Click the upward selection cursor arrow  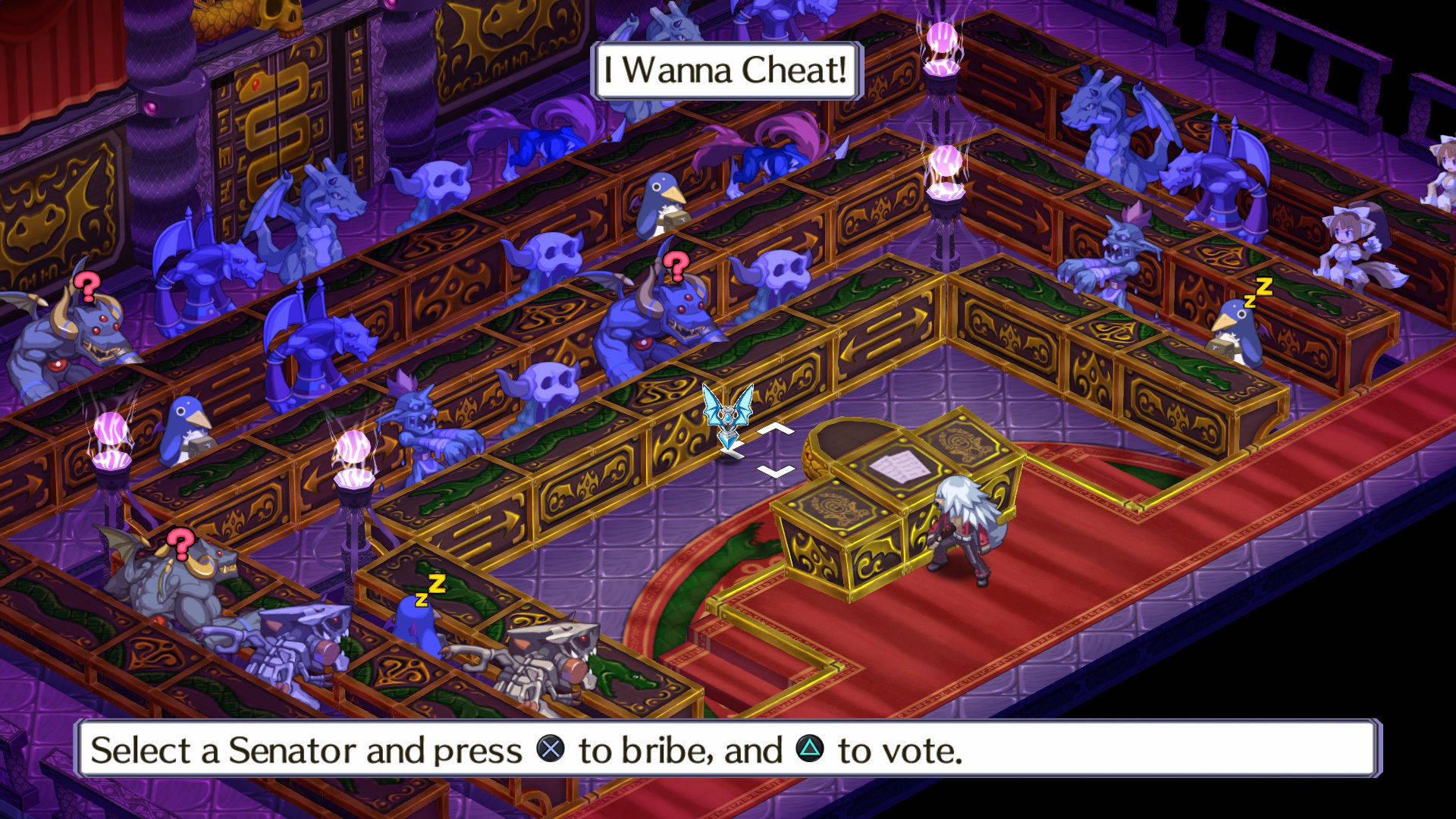pos(775,428)
